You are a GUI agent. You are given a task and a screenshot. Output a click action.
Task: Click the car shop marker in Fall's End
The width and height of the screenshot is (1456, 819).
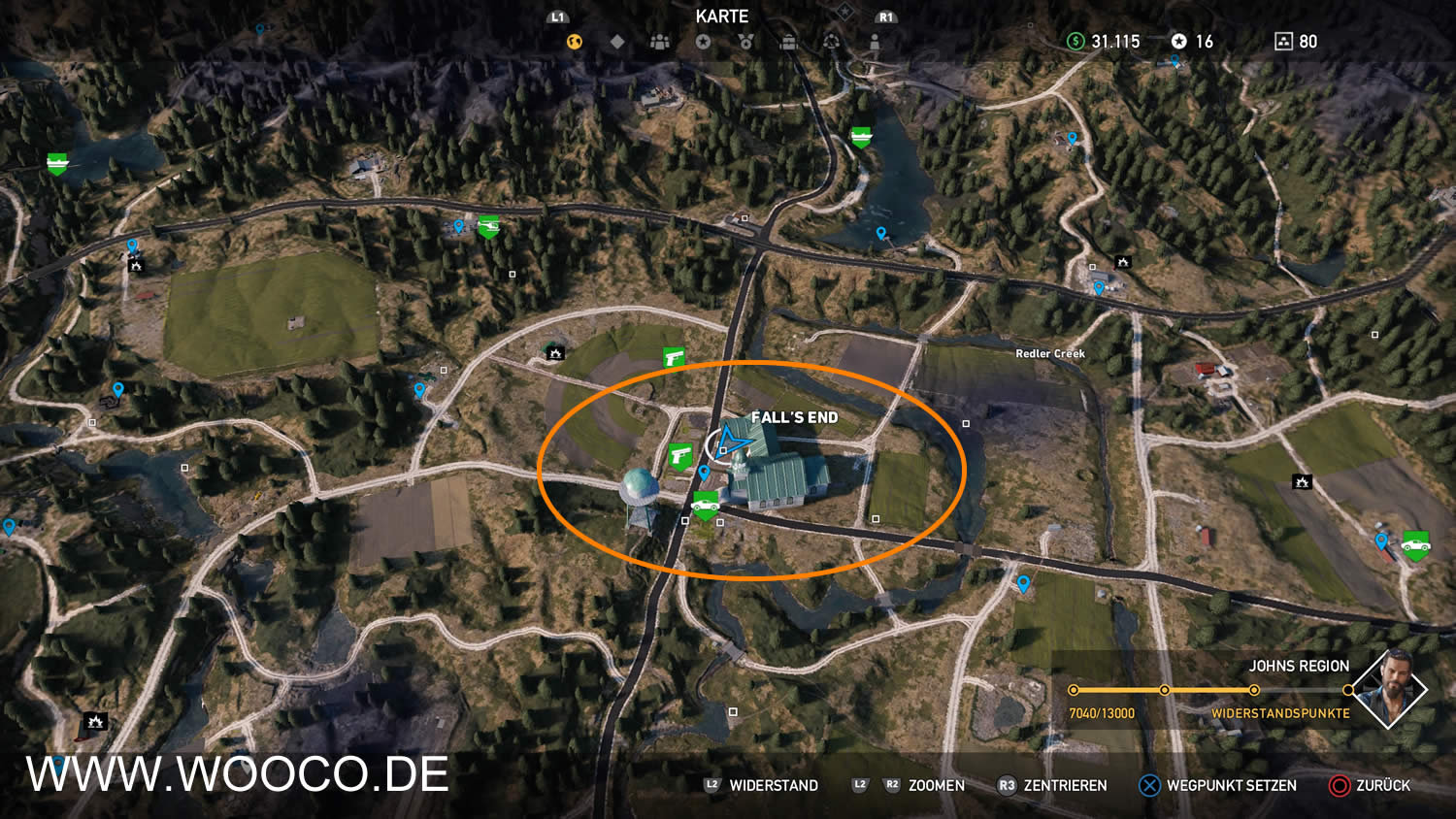[705, 503]
